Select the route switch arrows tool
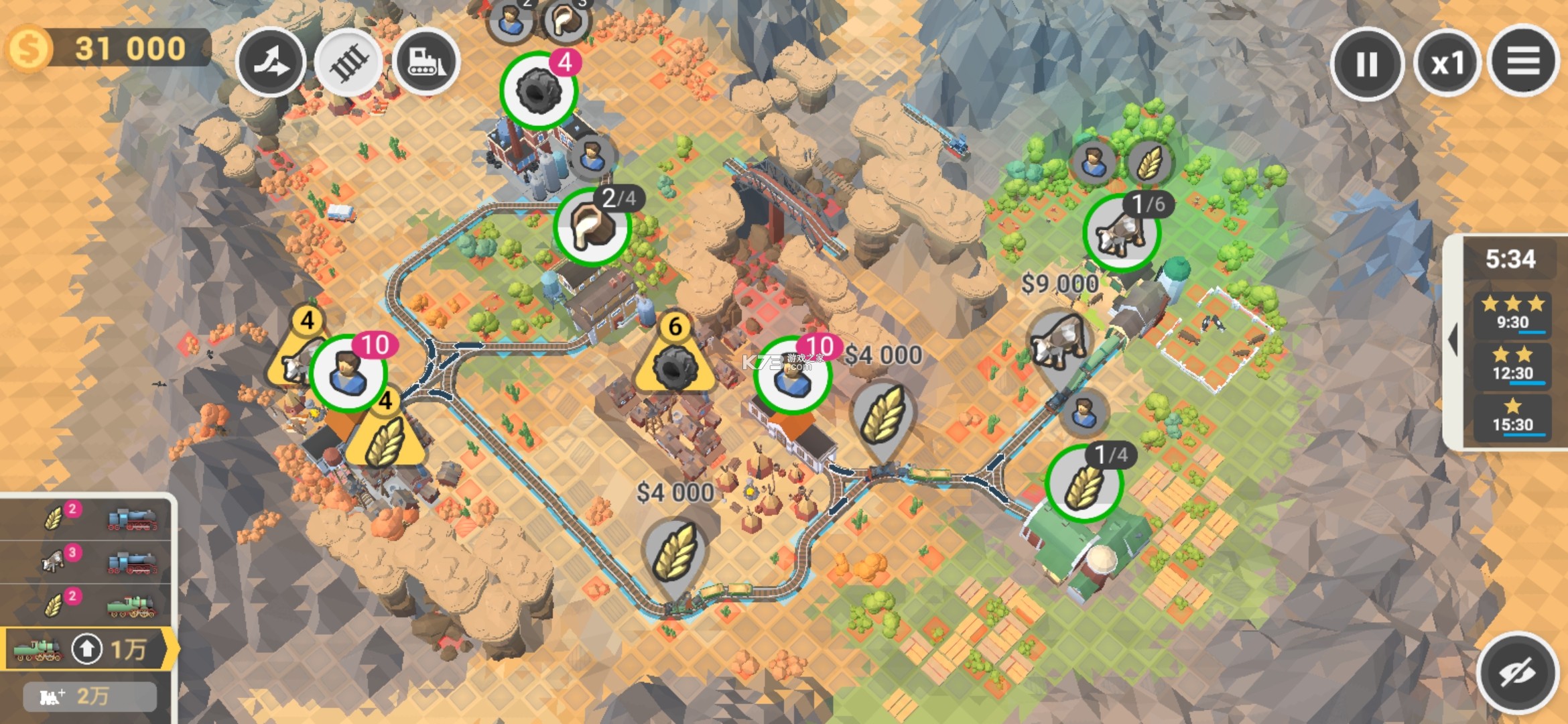 coord(271,62)
